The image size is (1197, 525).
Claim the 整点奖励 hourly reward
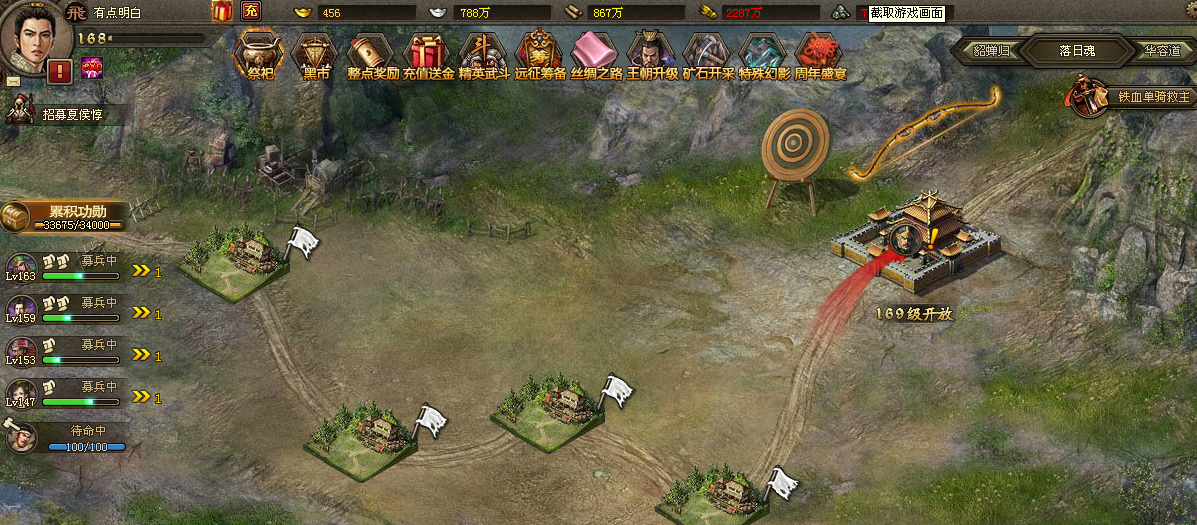point(372,55)
